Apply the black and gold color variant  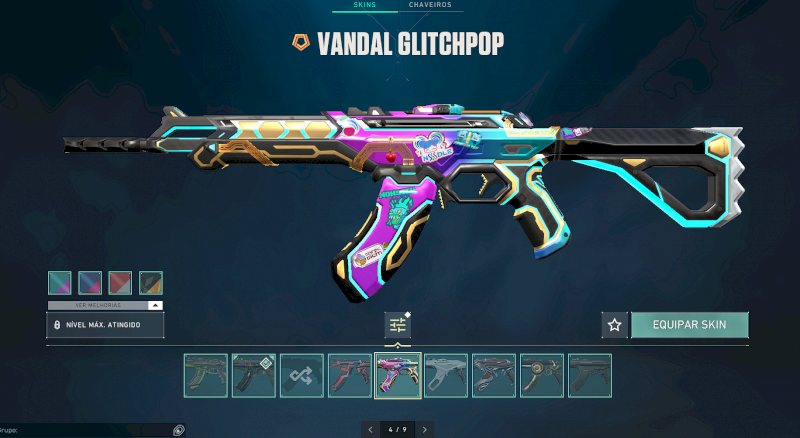(x=151, y=283)
